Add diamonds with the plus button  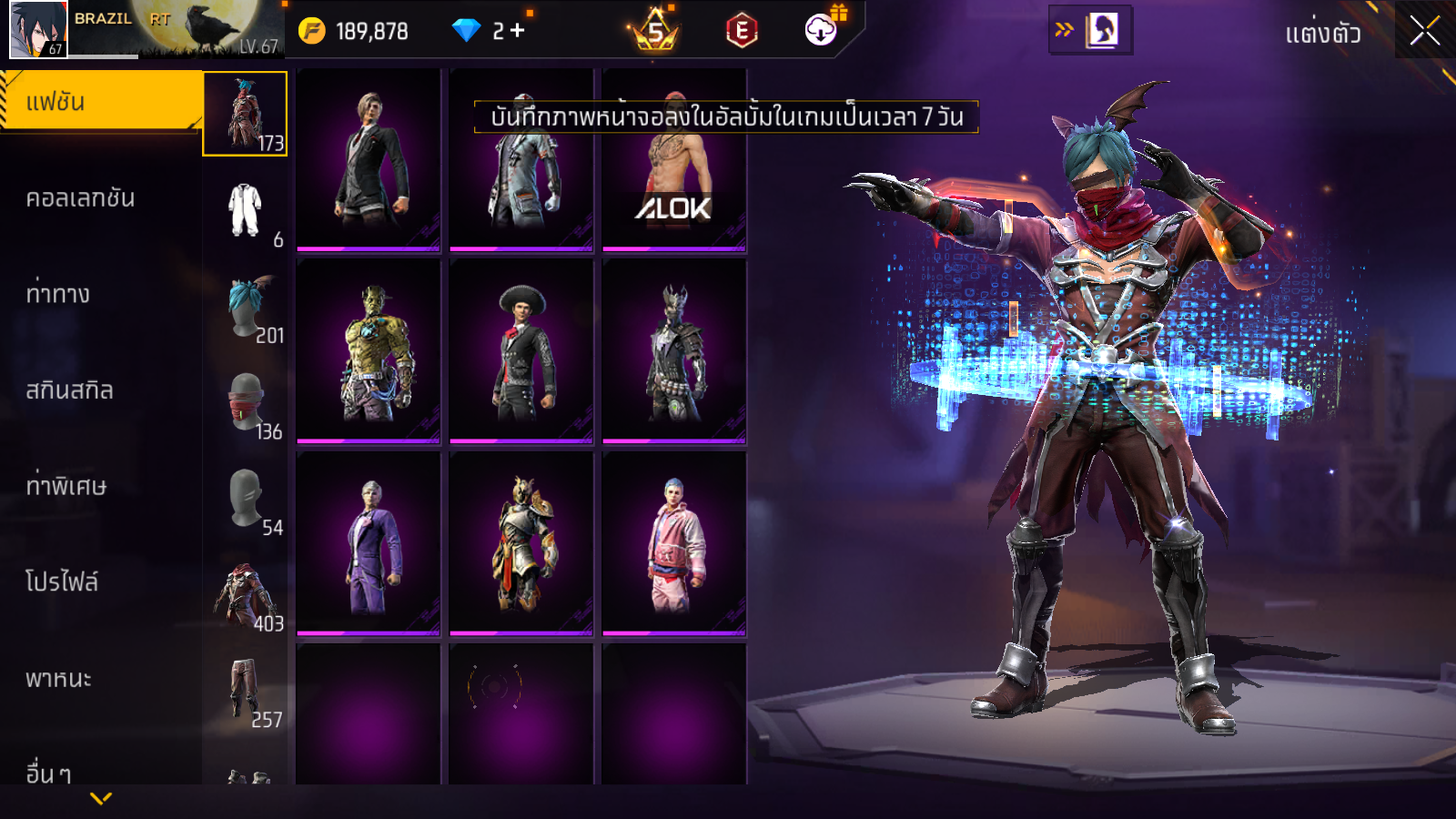[x=518, y=31]
